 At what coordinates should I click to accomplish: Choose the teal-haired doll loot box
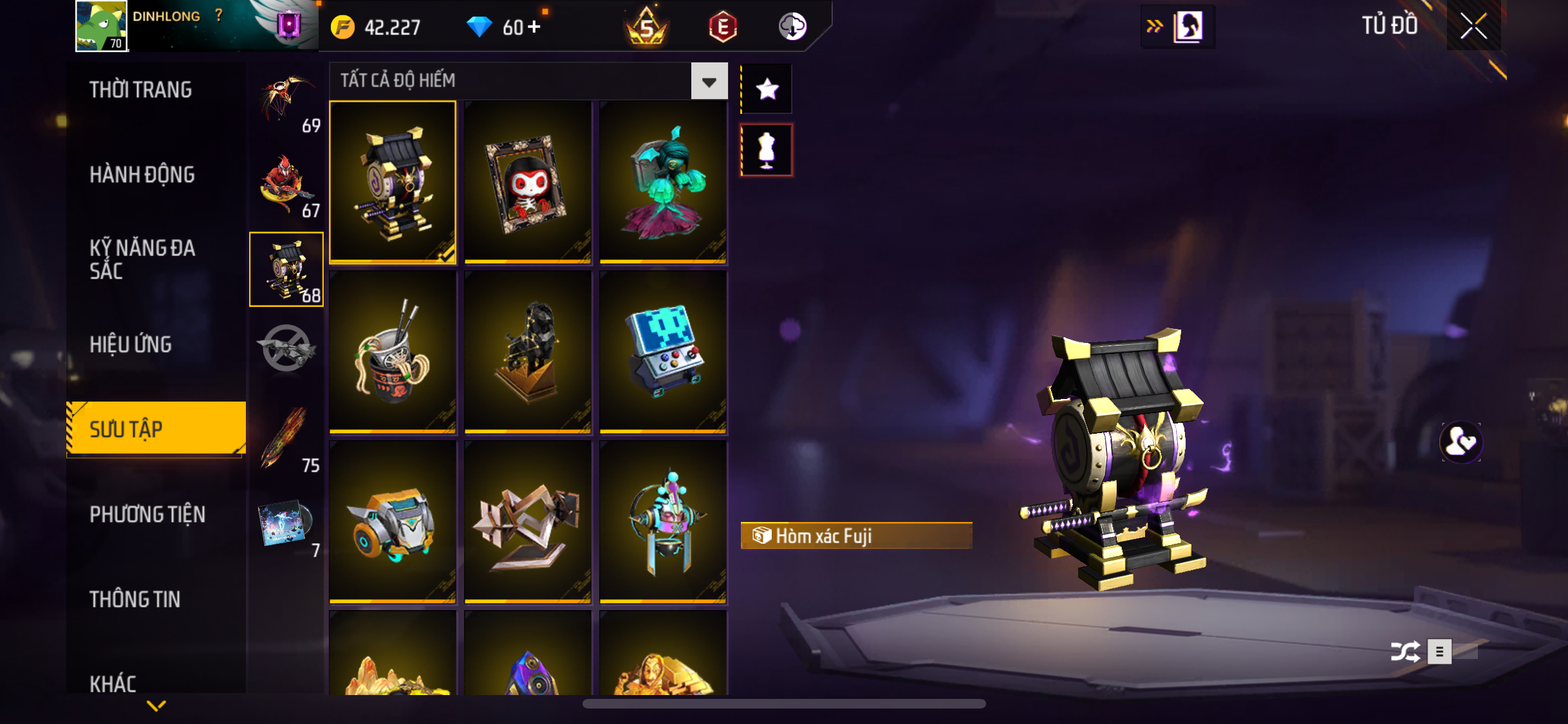coord(663,182)
